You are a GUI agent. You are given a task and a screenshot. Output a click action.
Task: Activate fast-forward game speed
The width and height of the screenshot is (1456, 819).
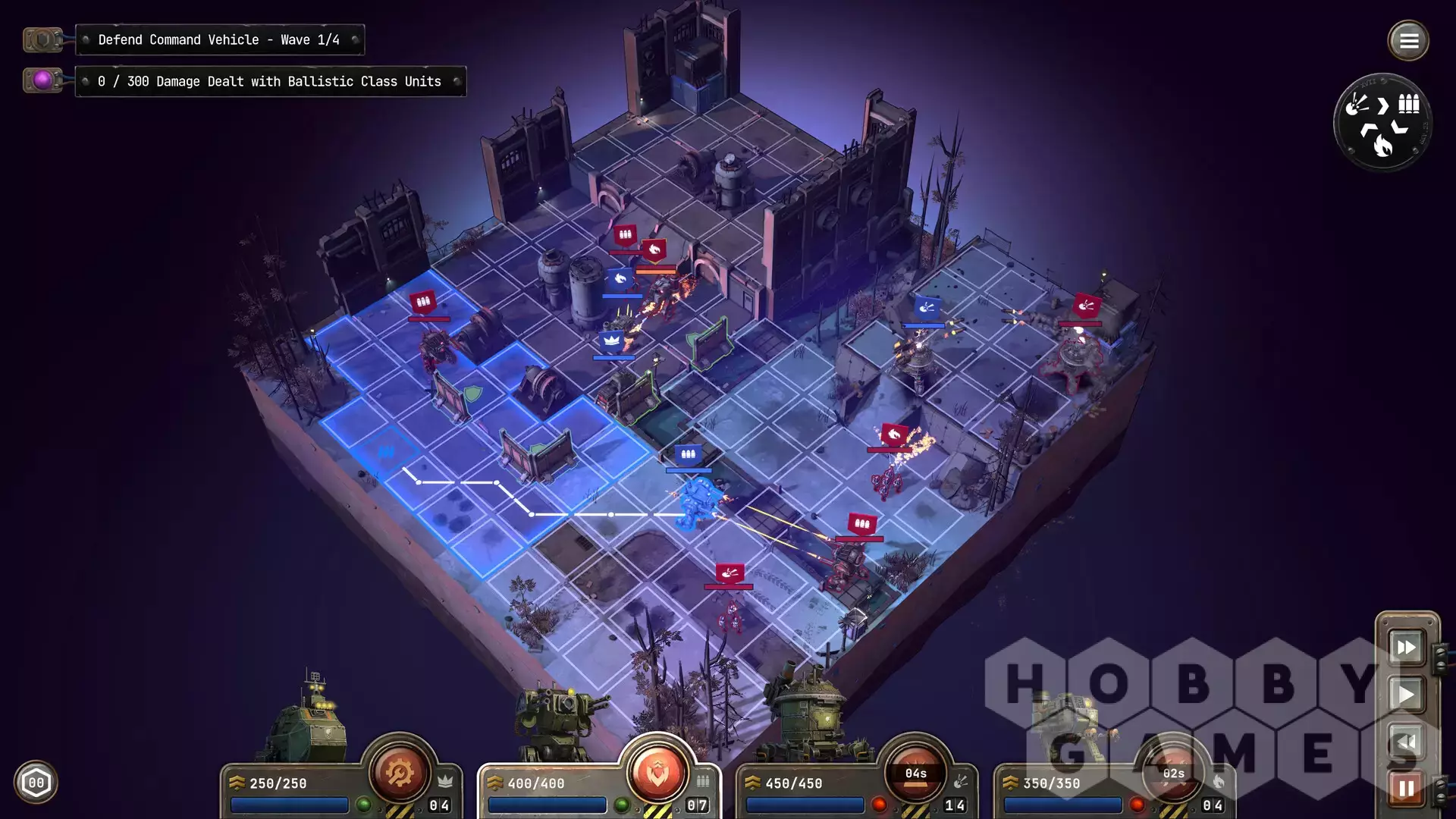[x=1407, y=648]
